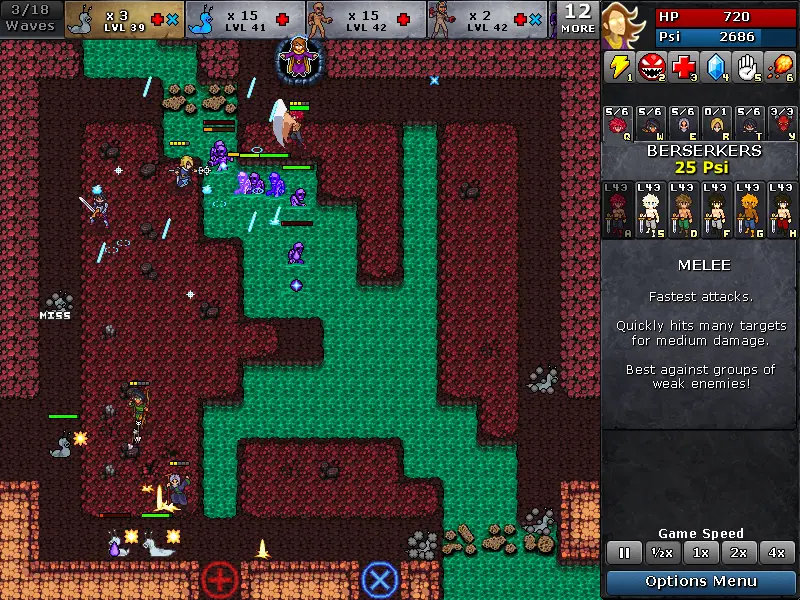Use the red cross healing spell

coord(683,67)
